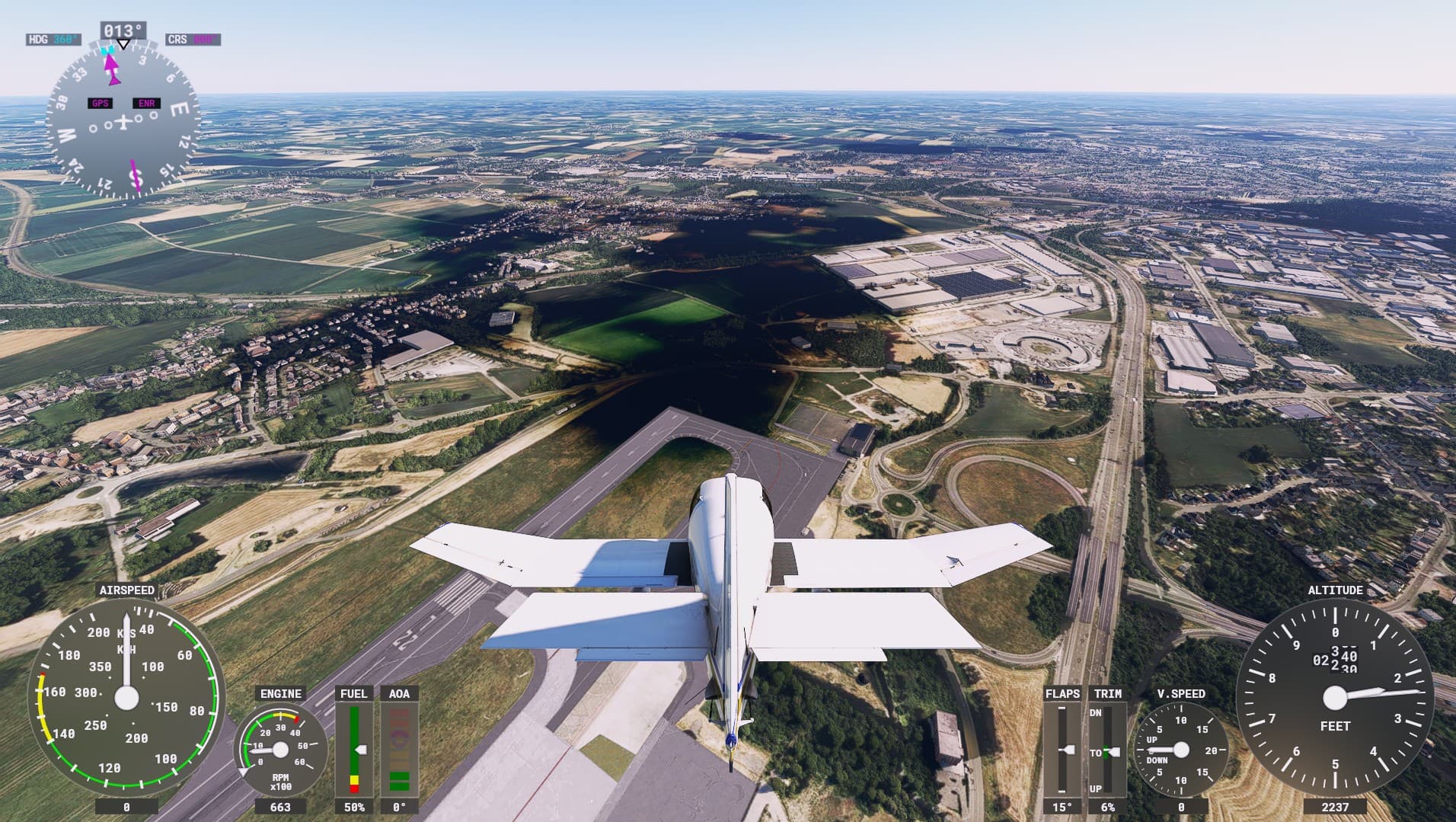
Task: Select the compass HSI instrument
Action: point(122,122)
